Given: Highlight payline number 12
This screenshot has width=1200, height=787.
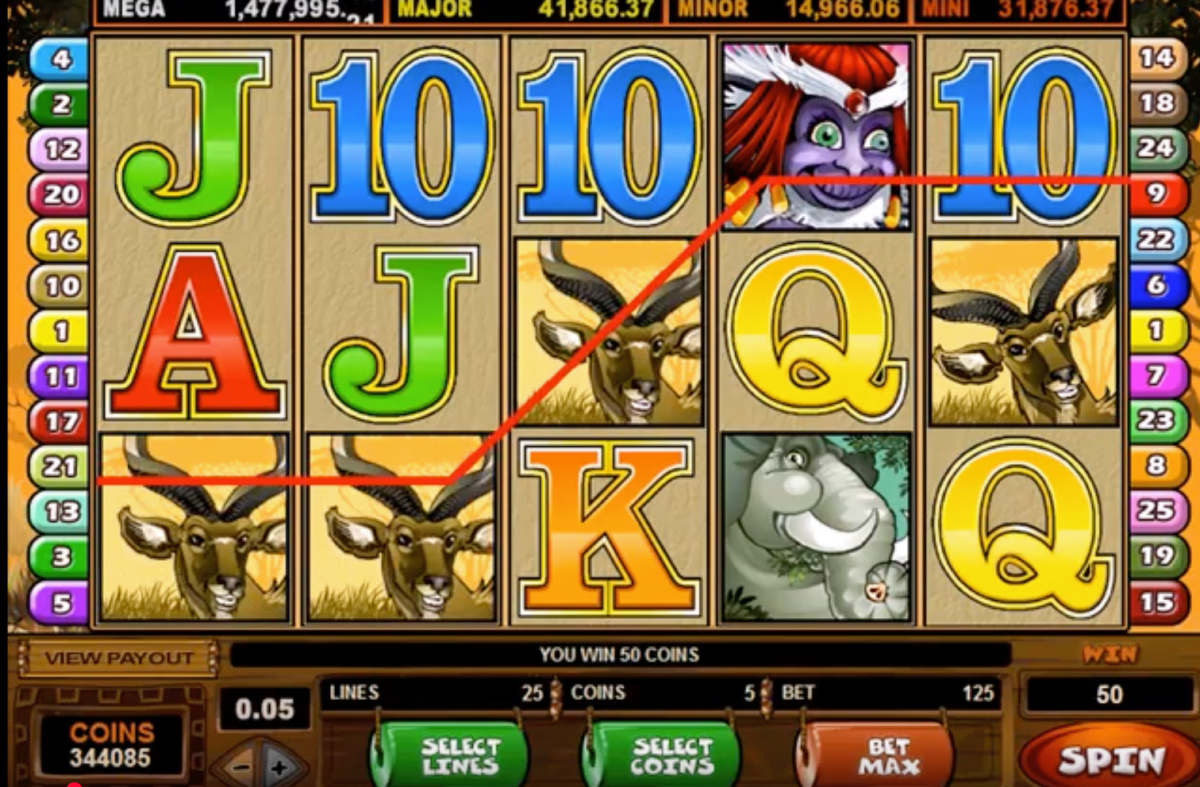Looking at the screenshot, I should [60, 150].
